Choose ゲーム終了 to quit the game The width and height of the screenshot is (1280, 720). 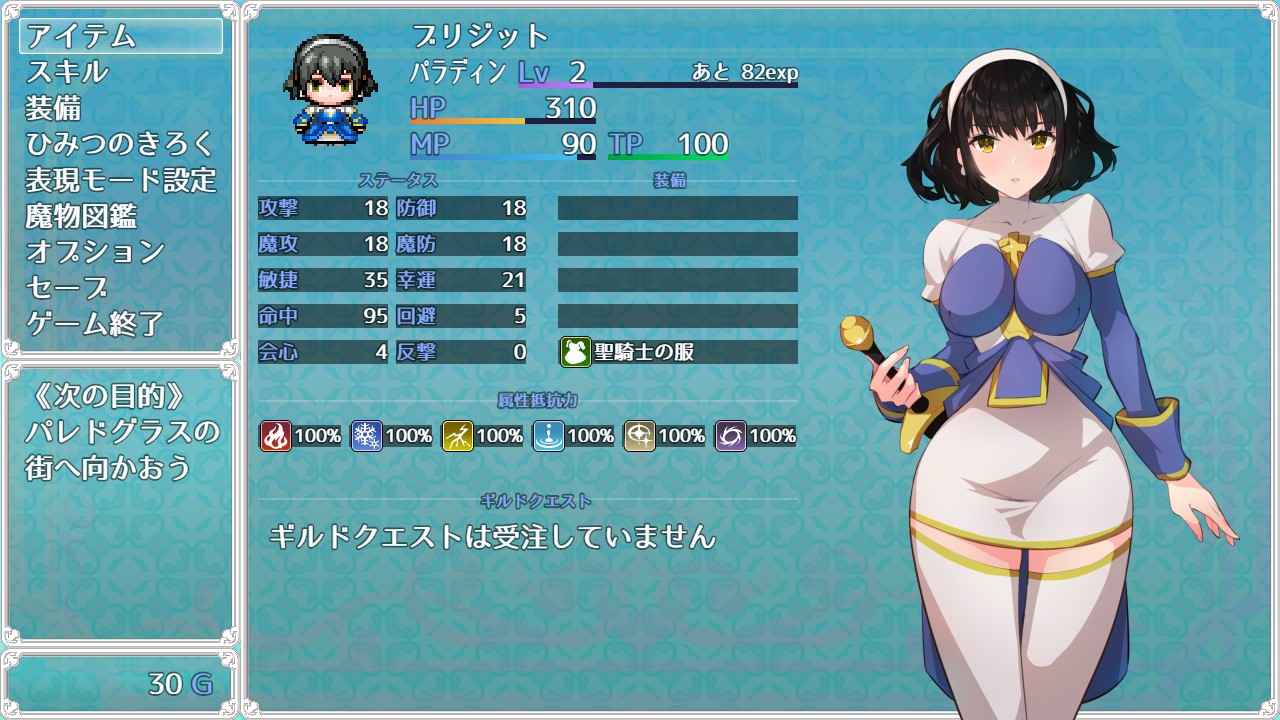(x=120, y=324)
